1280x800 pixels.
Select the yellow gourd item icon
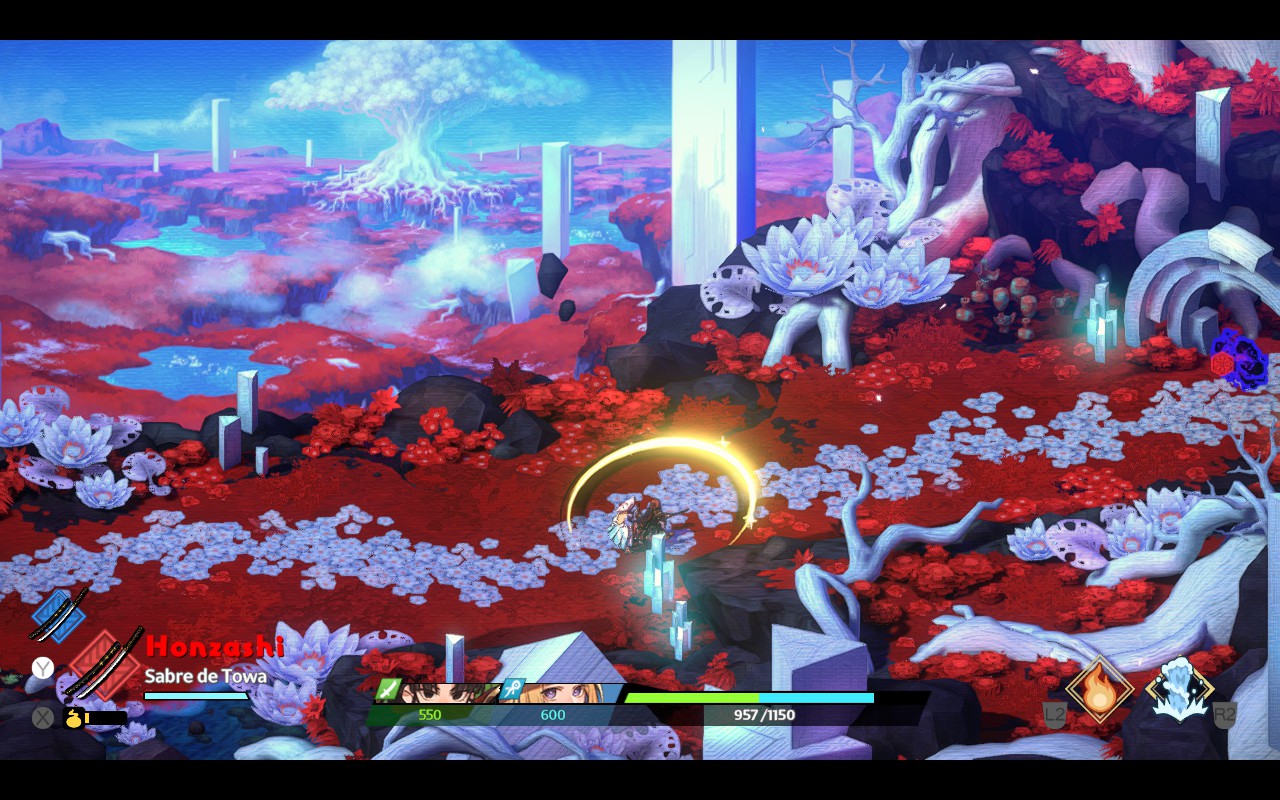74,717
